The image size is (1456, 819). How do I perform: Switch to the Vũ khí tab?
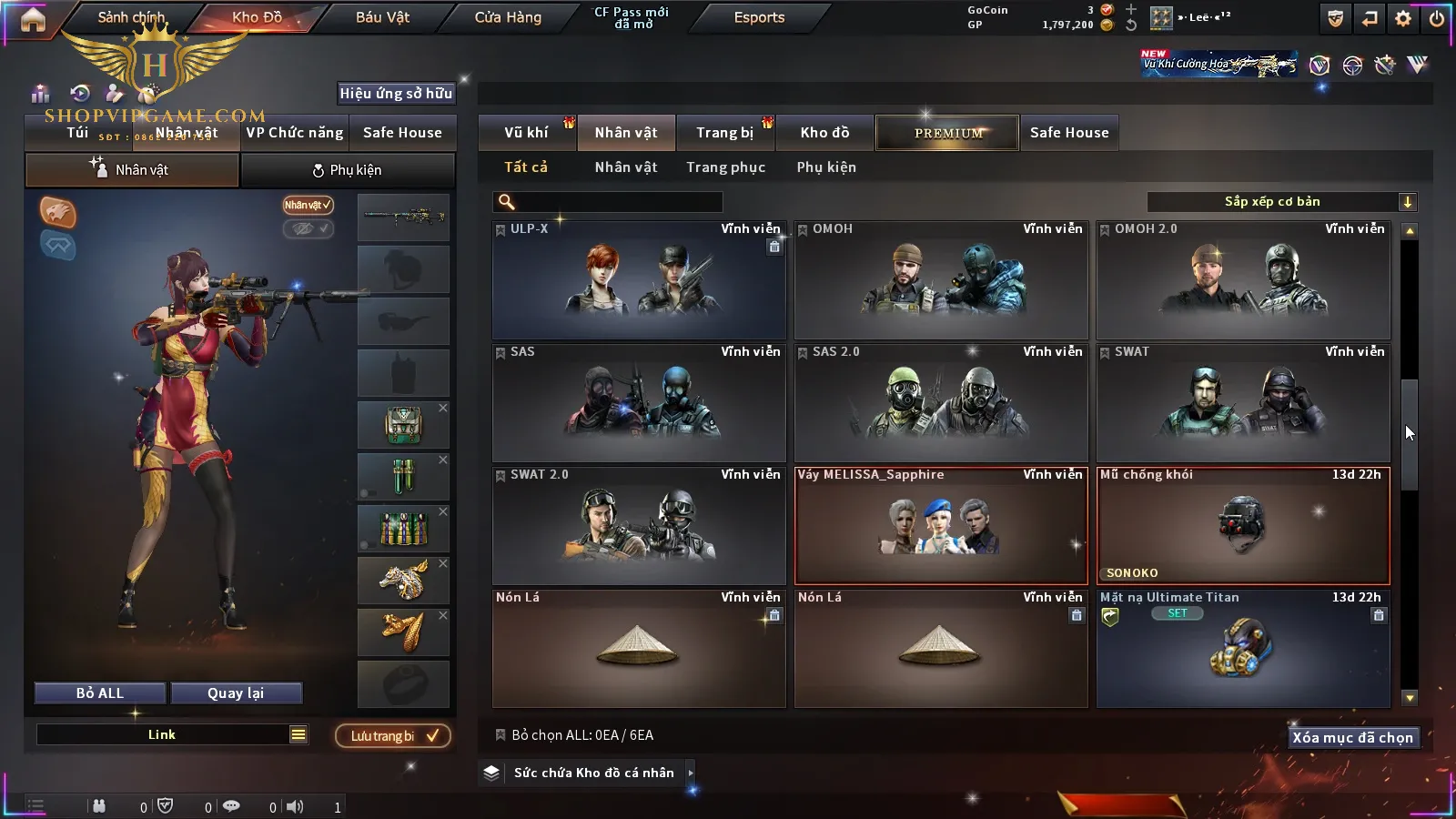[x=526, y=133]
